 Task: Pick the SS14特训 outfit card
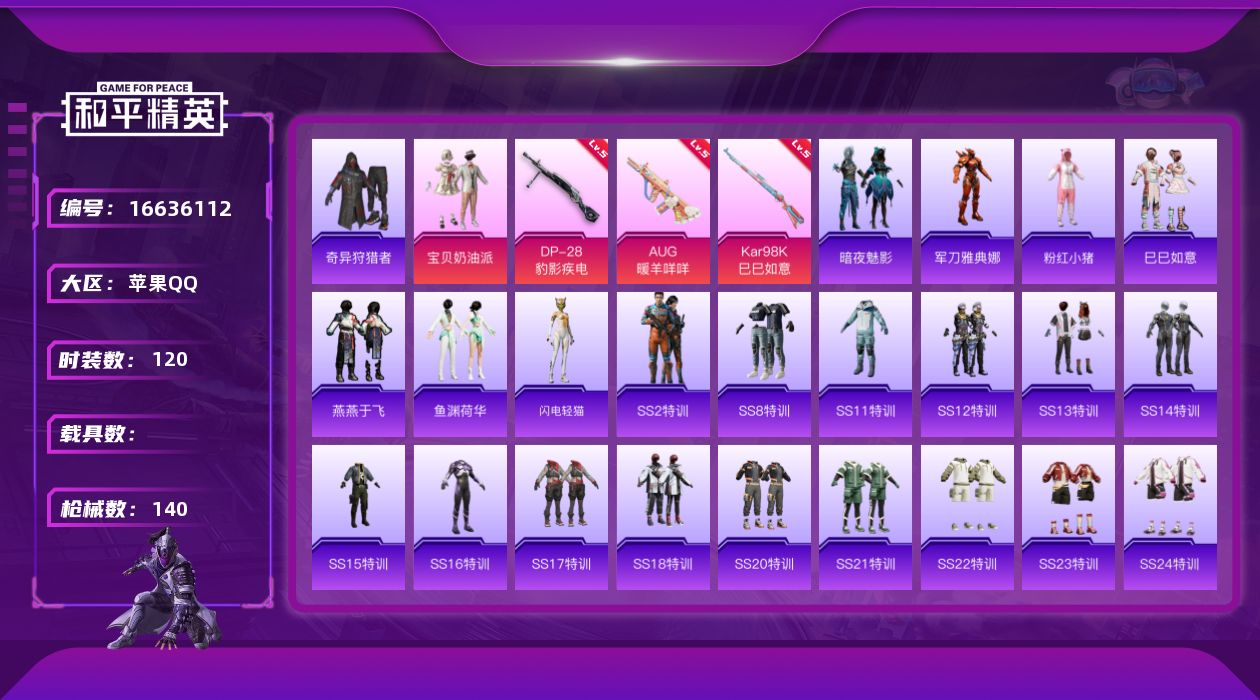click(x=1170, y=364)
